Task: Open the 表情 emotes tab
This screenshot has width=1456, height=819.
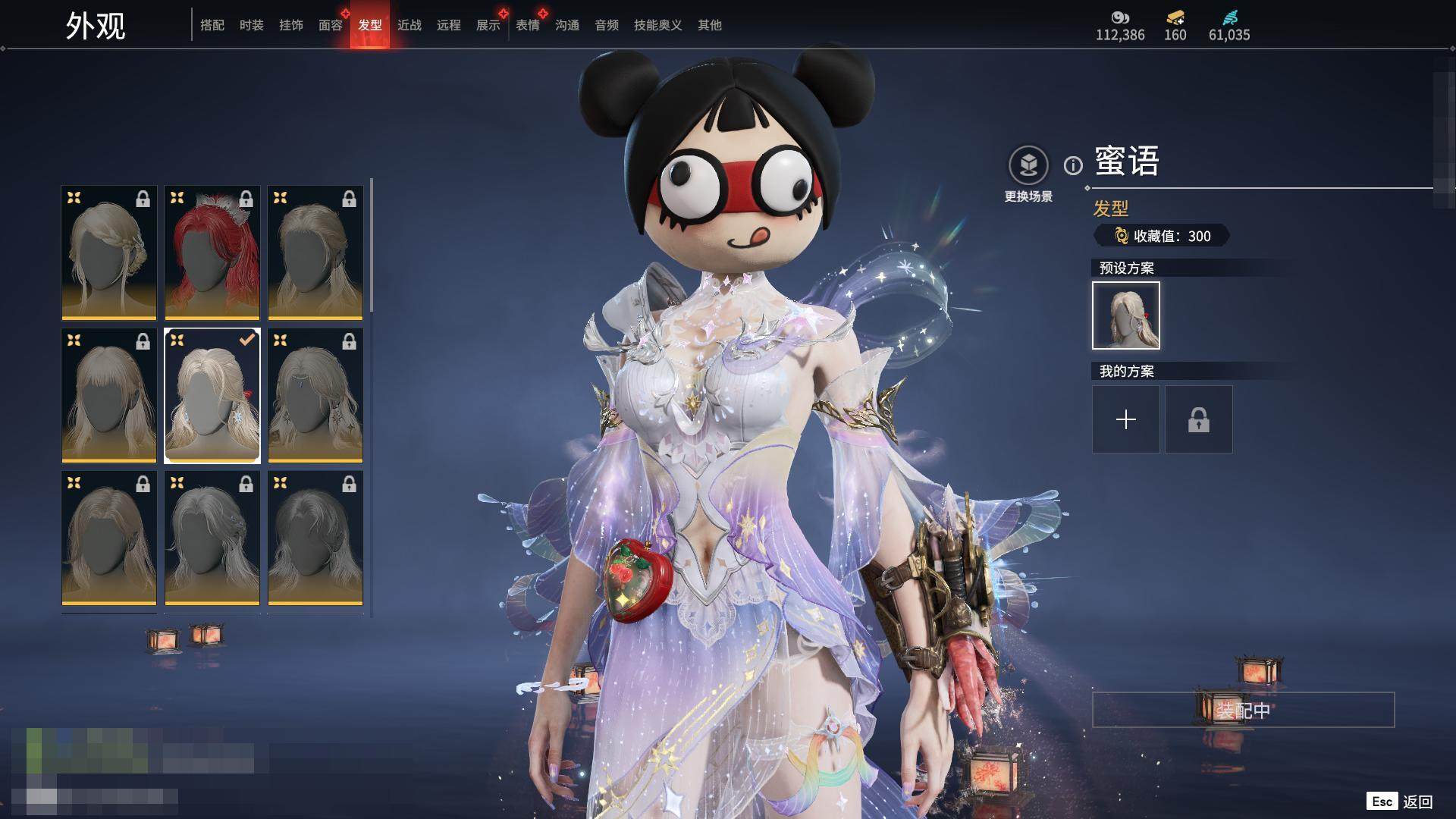Action: pos(528,26)
